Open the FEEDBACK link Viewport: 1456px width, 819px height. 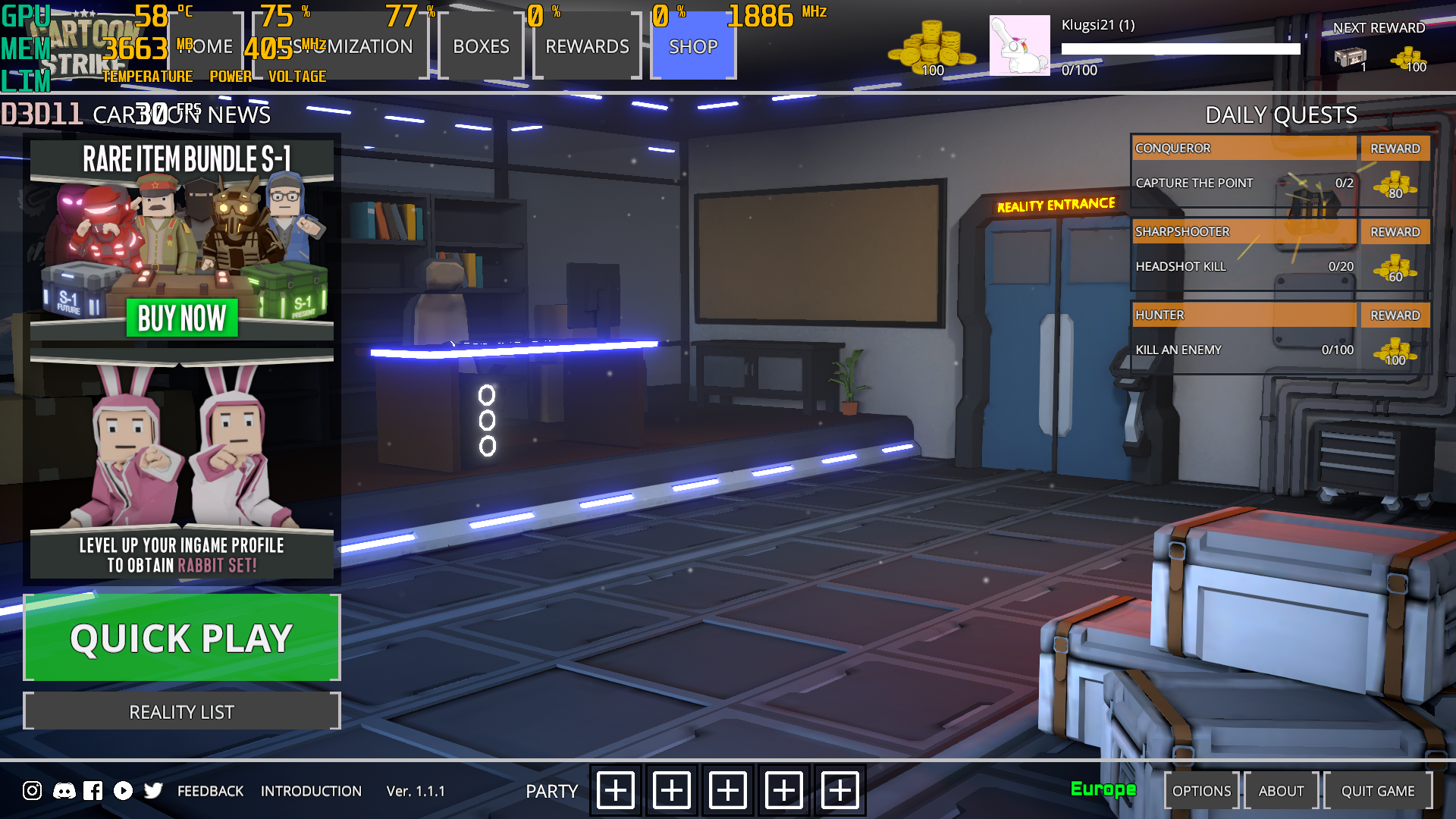click(x=209, y=790)
